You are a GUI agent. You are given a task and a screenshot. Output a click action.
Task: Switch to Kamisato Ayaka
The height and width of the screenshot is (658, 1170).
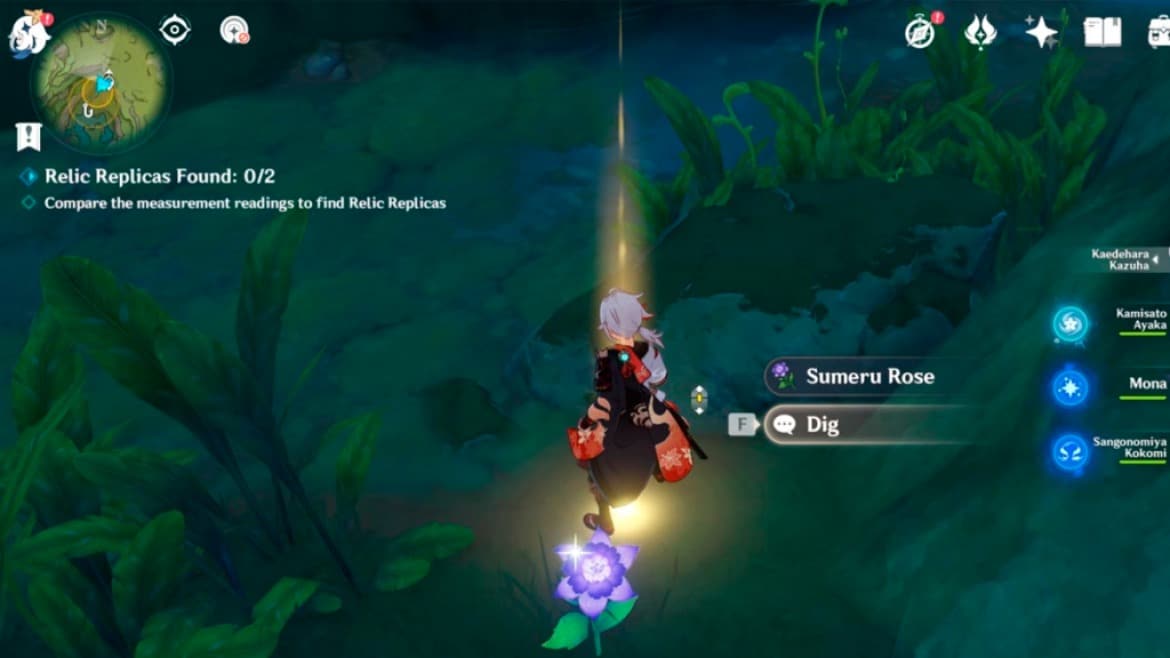pos(1070,324)
